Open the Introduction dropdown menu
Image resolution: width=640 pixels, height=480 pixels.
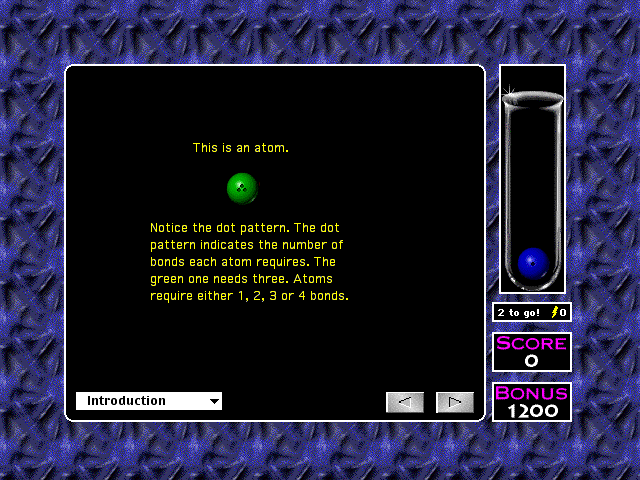[x=149, y=401]
